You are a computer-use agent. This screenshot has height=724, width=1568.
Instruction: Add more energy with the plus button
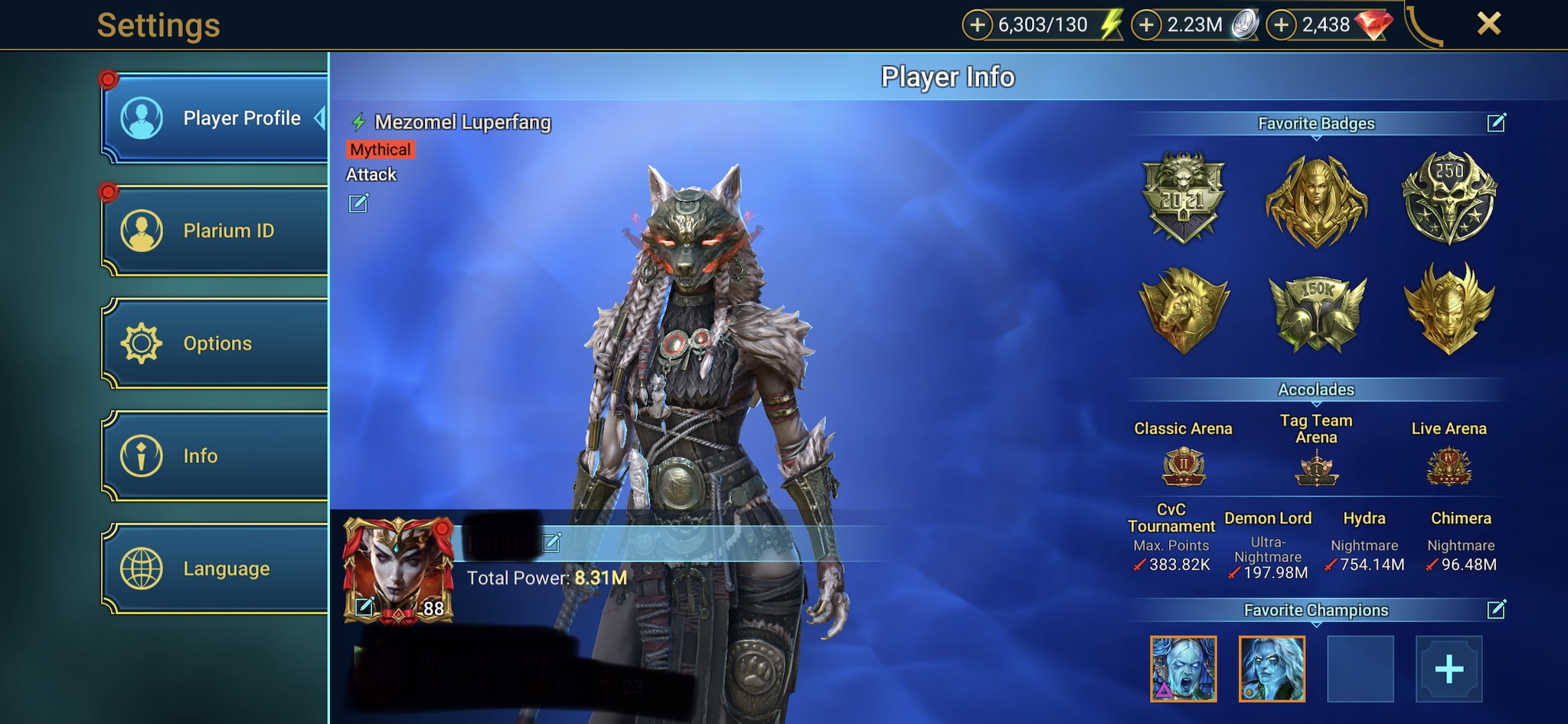click(x=977, y=25)
